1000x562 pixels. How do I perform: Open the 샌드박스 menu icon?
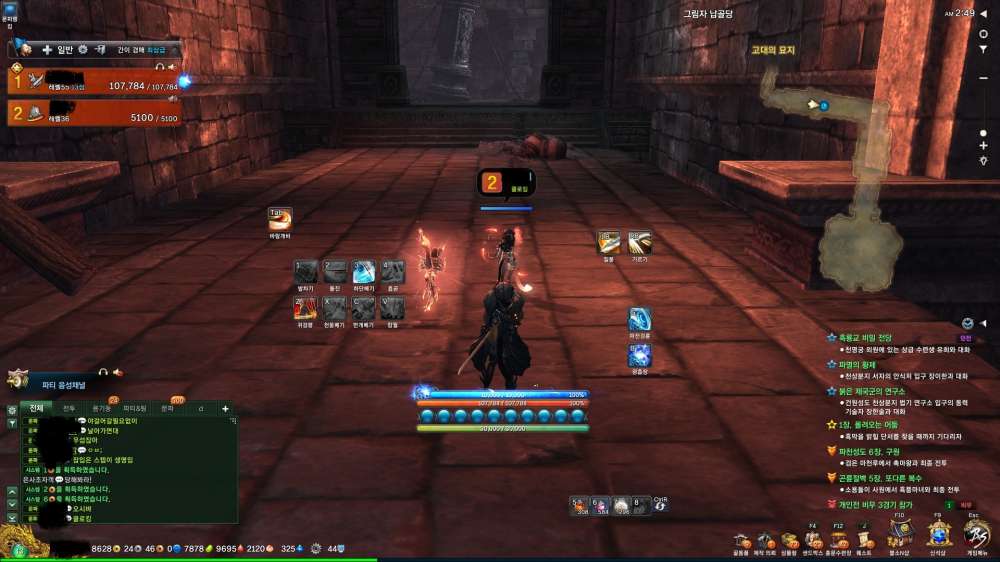(813, 540)
